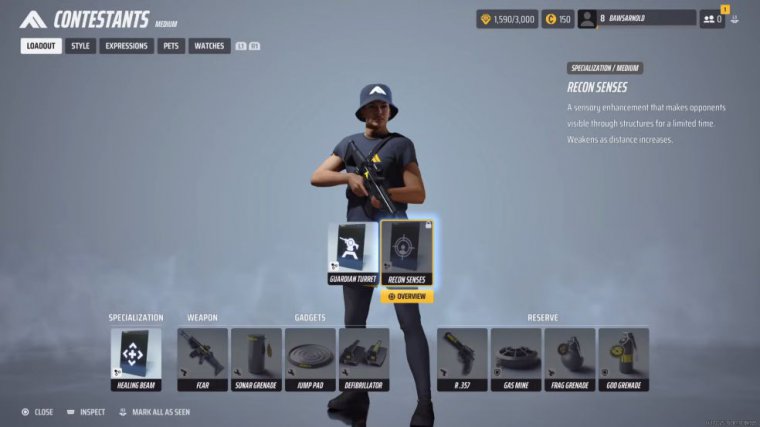Select the Defibrillator gadget slot

tap(364, 359)
